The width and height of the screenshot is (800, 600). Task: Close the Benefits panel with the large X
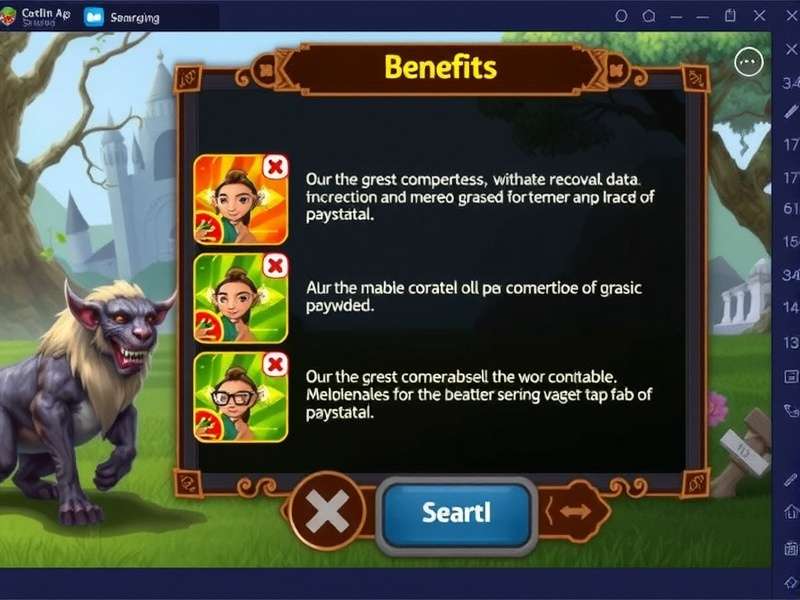click(327, 514)
